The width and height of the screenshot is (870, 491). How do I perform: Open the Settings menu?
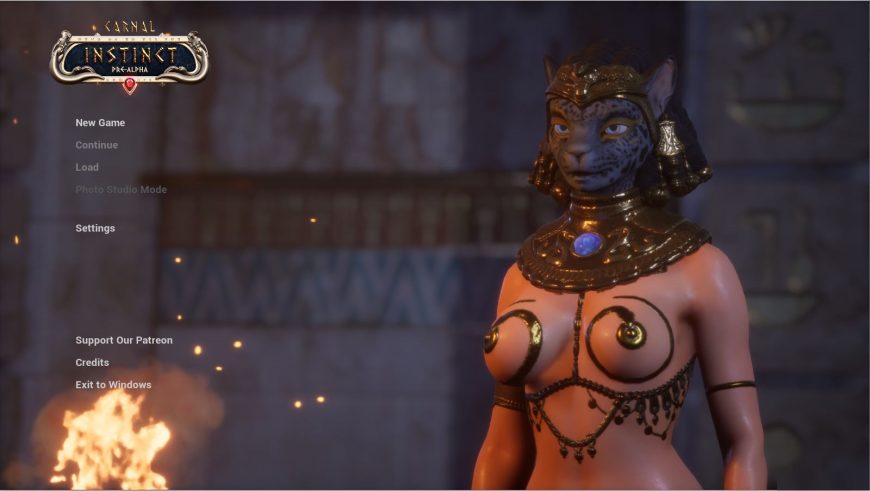(x=95, y=228)
